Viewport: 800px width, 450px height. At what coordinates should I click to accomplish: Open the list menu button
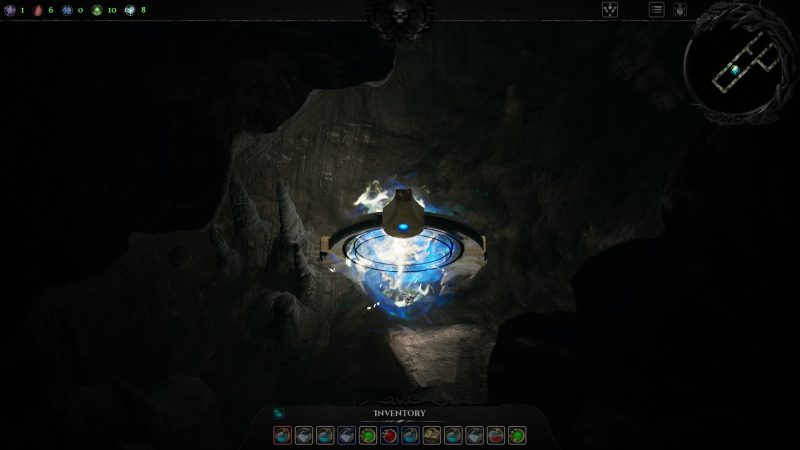click(x=657, y=10)
